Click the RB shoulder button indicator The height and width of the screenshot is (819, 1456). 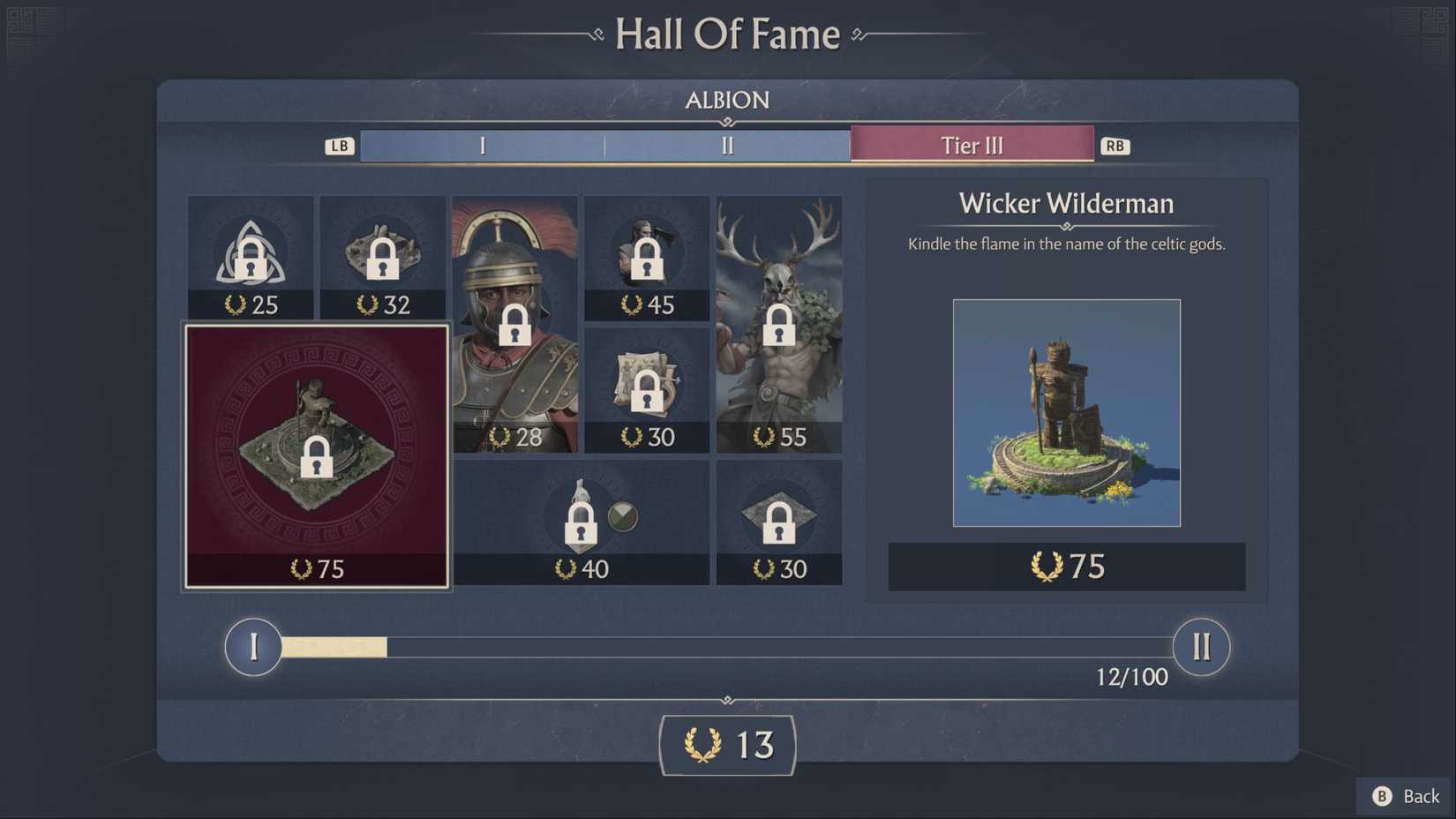tap(1115, 146)
